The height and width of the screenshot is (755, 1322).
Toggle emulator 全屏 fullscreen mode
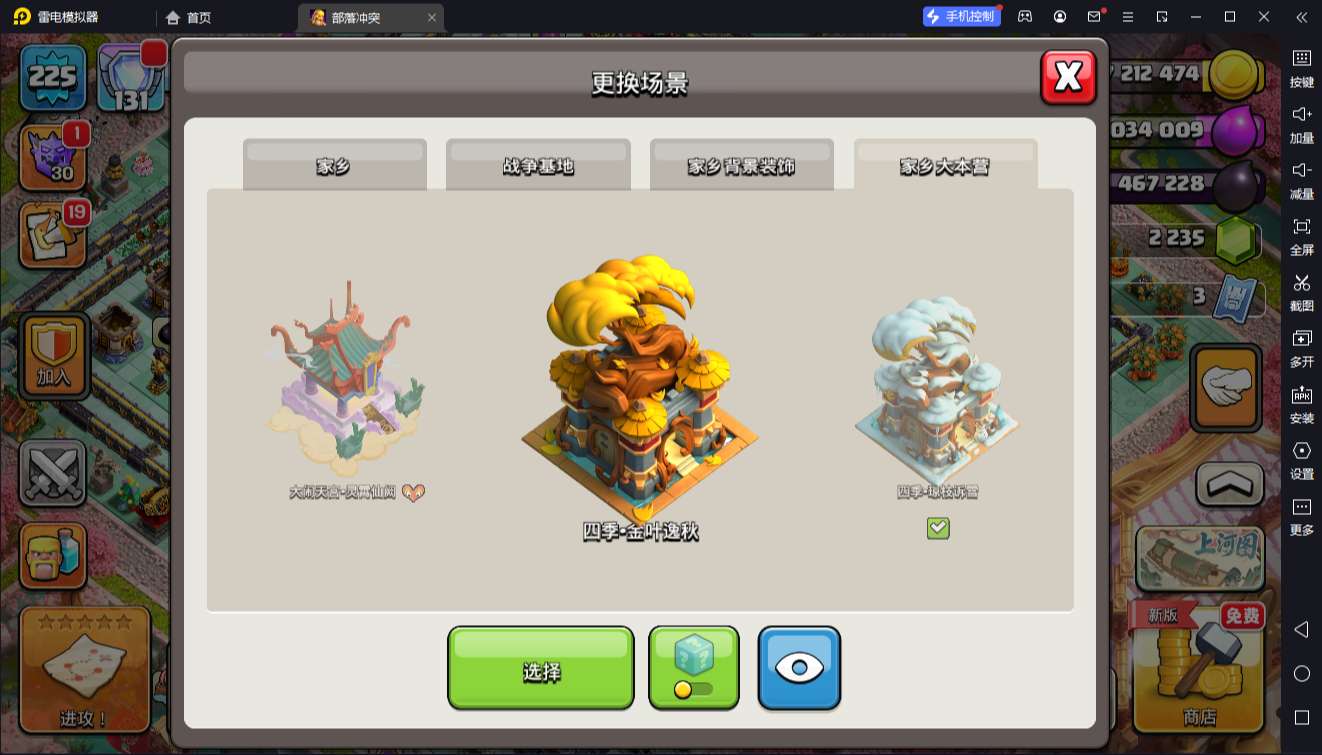(x=1301, y=235)
